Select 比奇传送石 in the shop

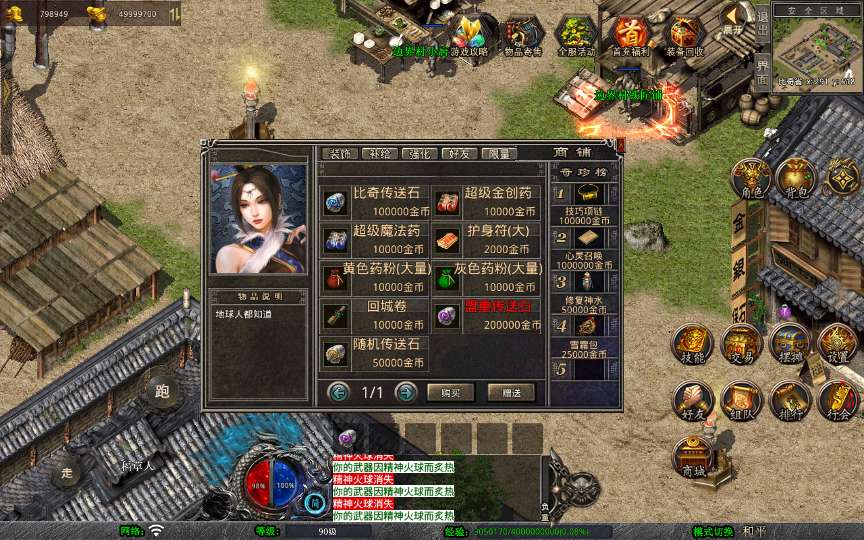[375, 202]
